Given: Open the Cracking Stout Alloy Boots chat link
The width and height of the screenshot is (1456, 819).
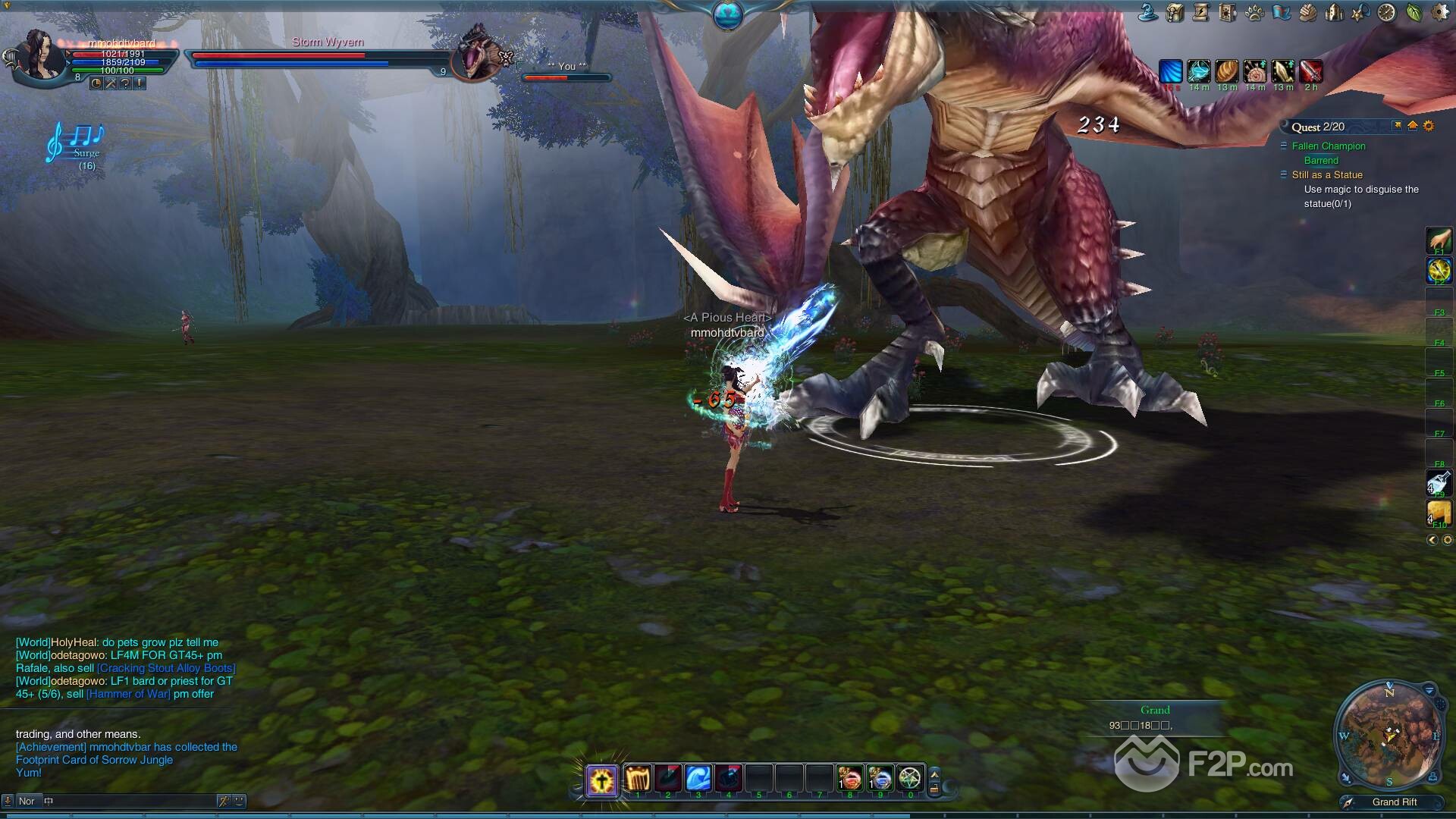Looking at the screenshot, I should click(166, 668).
